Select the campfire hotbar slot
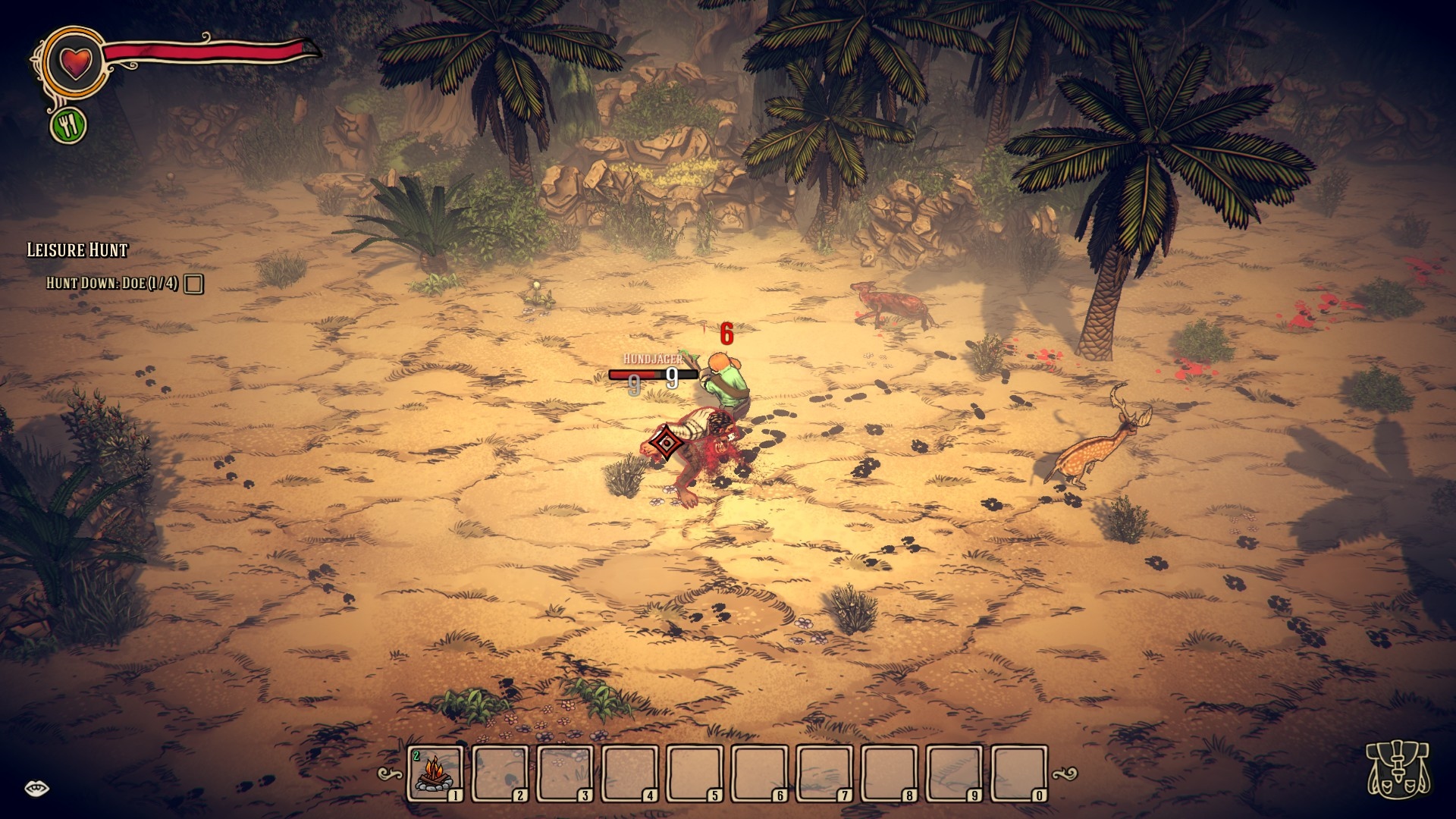 [435, 773]
